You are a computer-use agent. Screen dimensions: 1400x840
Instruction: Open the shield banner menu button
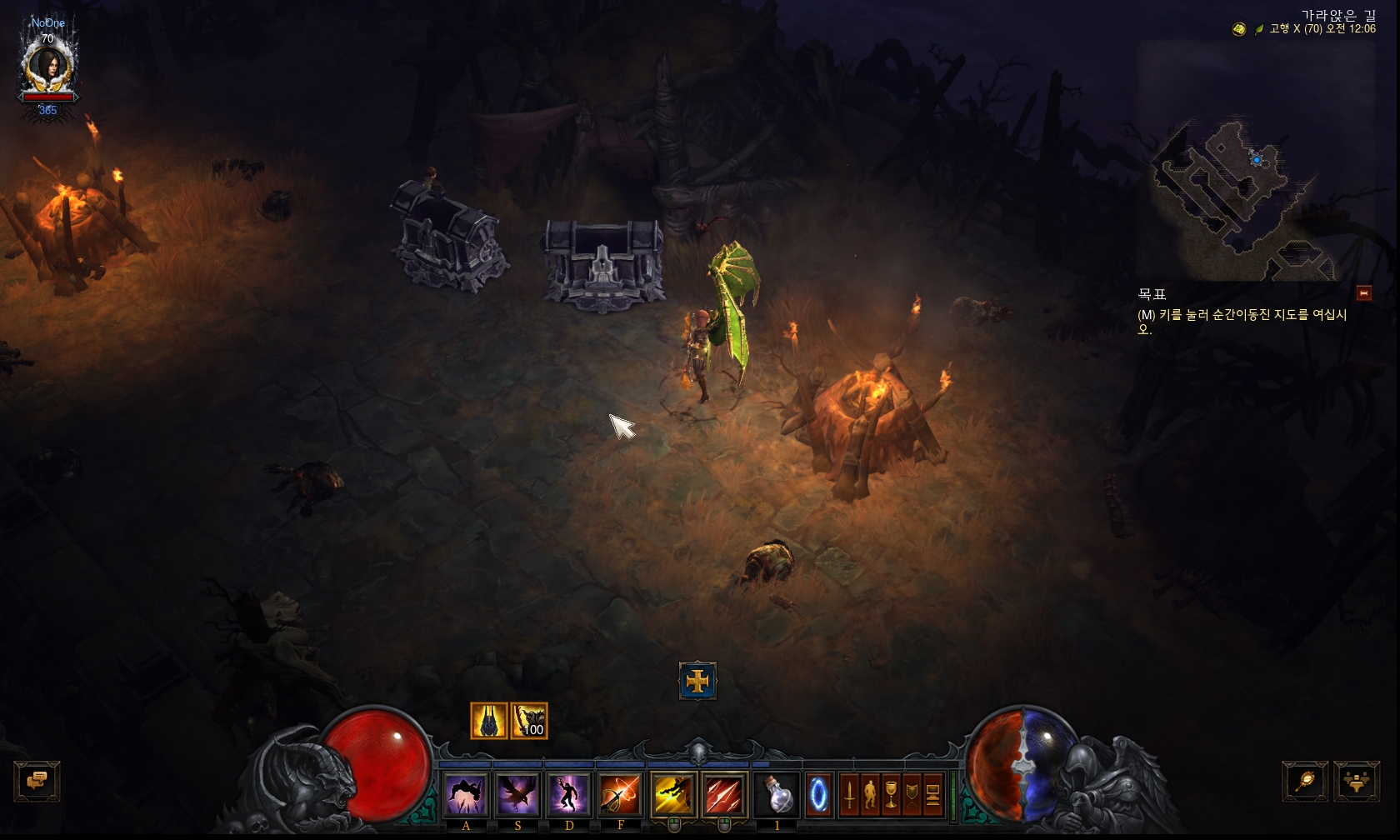(912, 794)
